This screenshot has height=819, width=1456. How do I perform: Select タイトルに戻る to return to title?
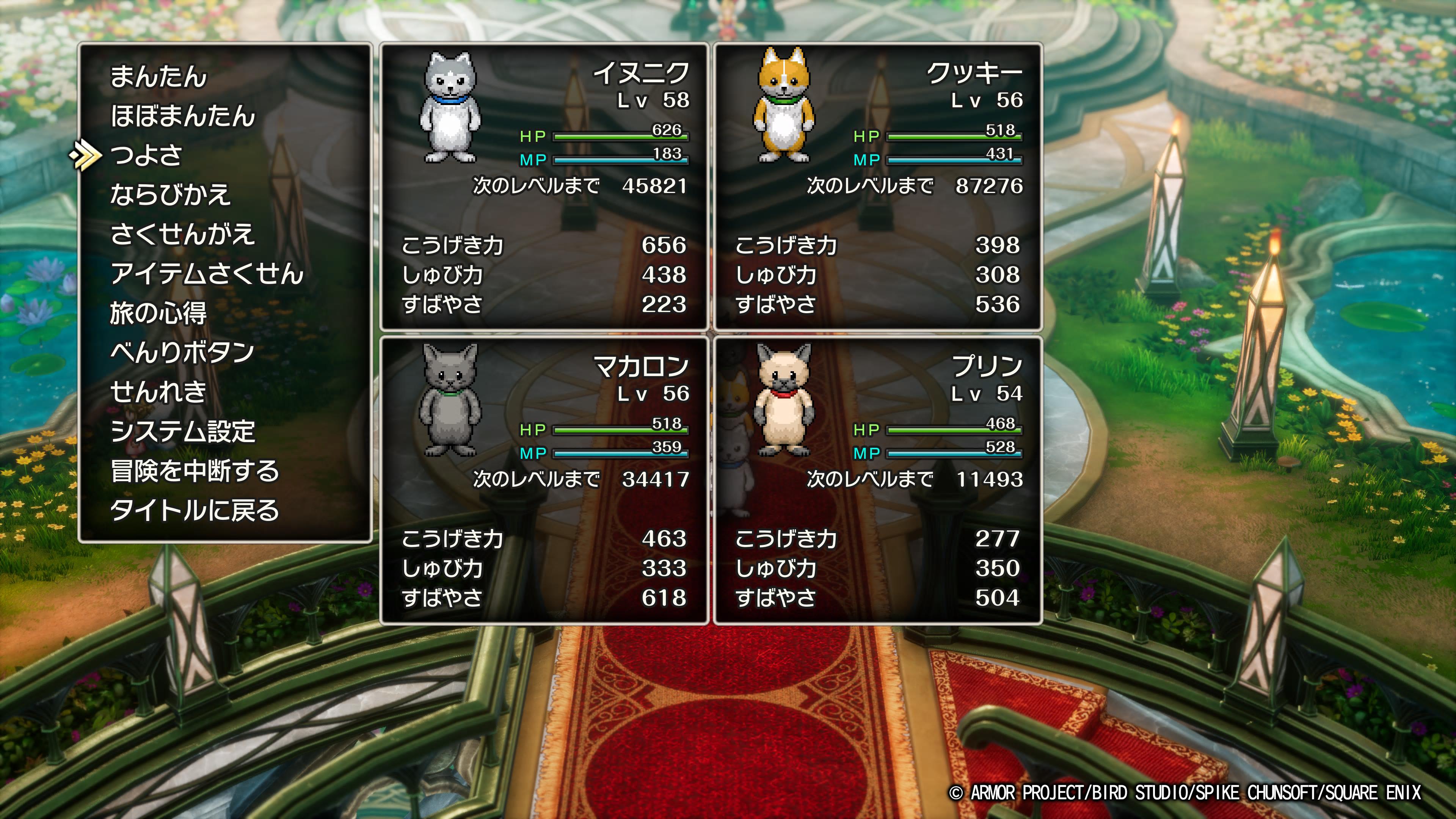[195, 510]
